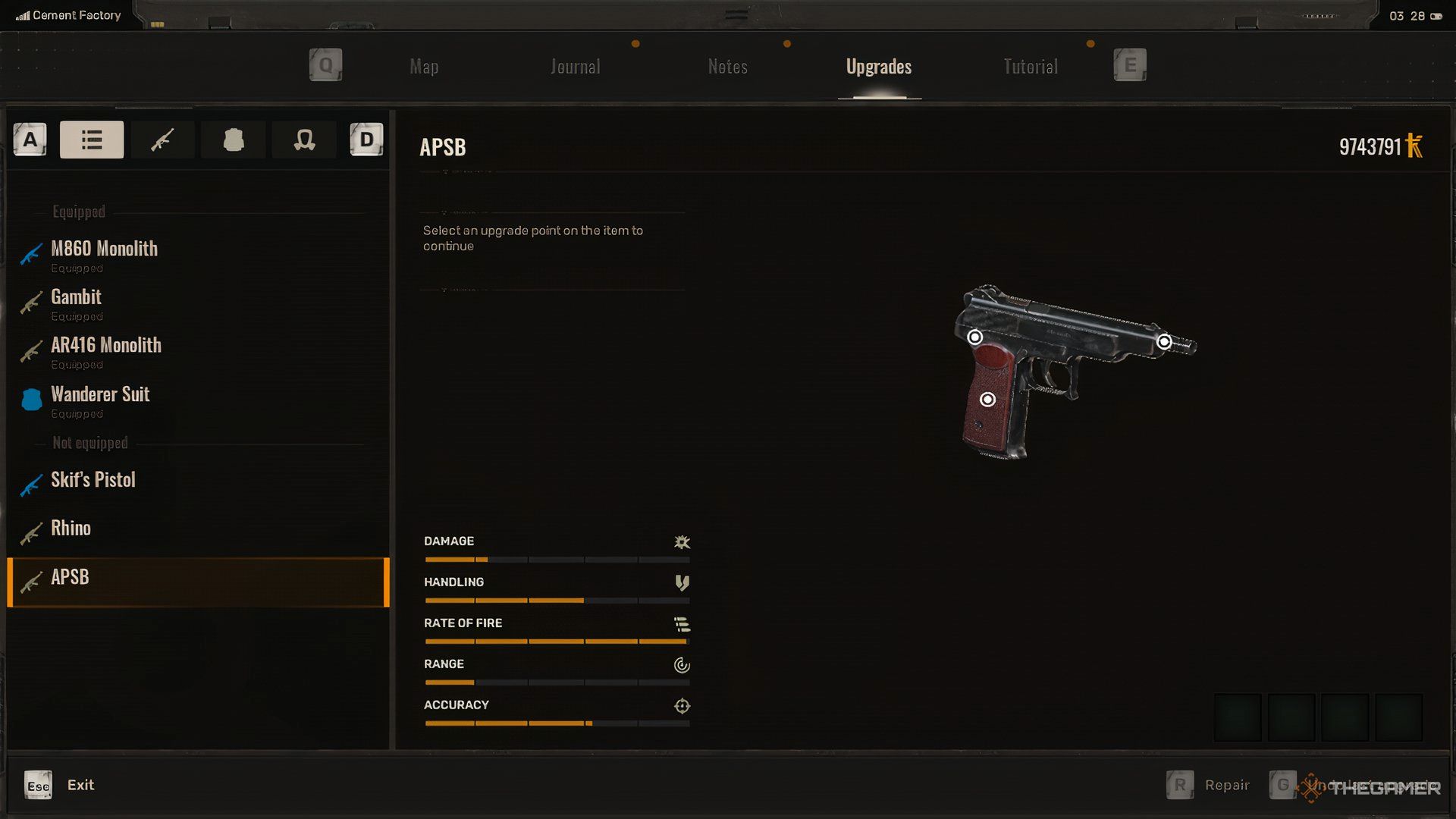
Task: Filter upgrades by helmet category
Action: click(304, 140)
